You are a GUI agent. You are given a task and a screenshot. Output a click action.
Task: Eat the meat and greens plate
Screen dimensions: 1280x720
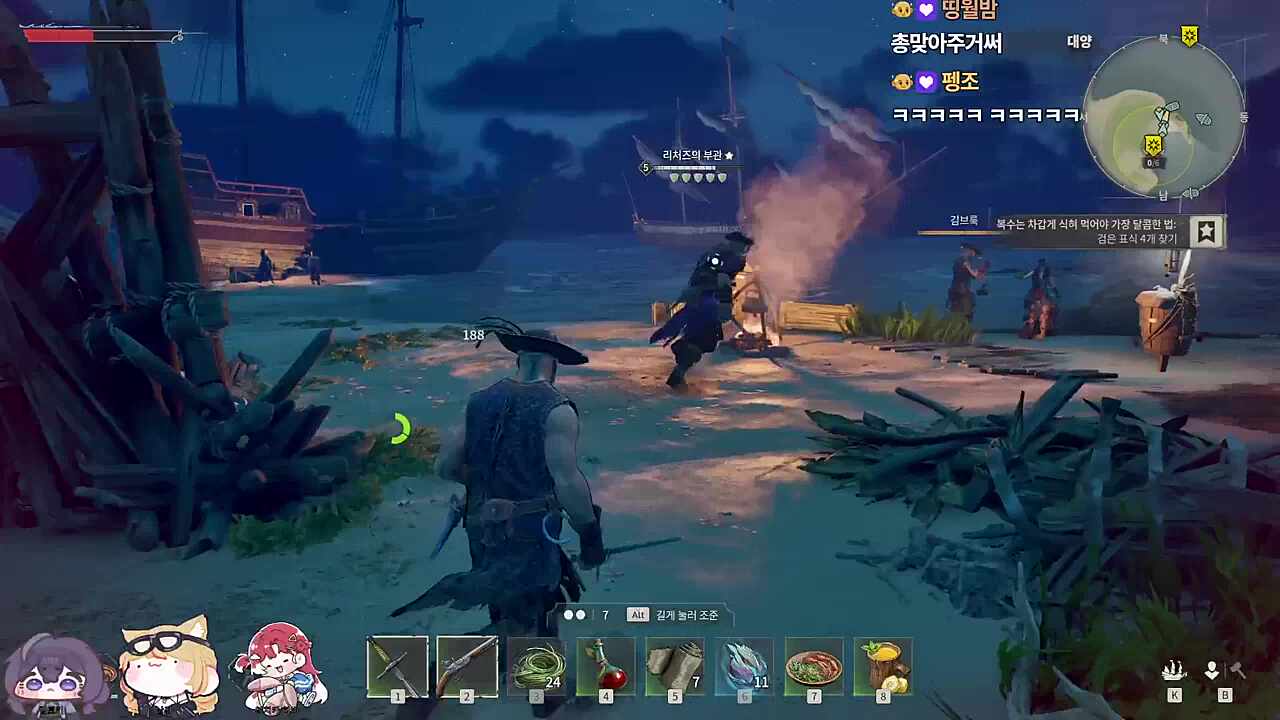coord(813,665)
